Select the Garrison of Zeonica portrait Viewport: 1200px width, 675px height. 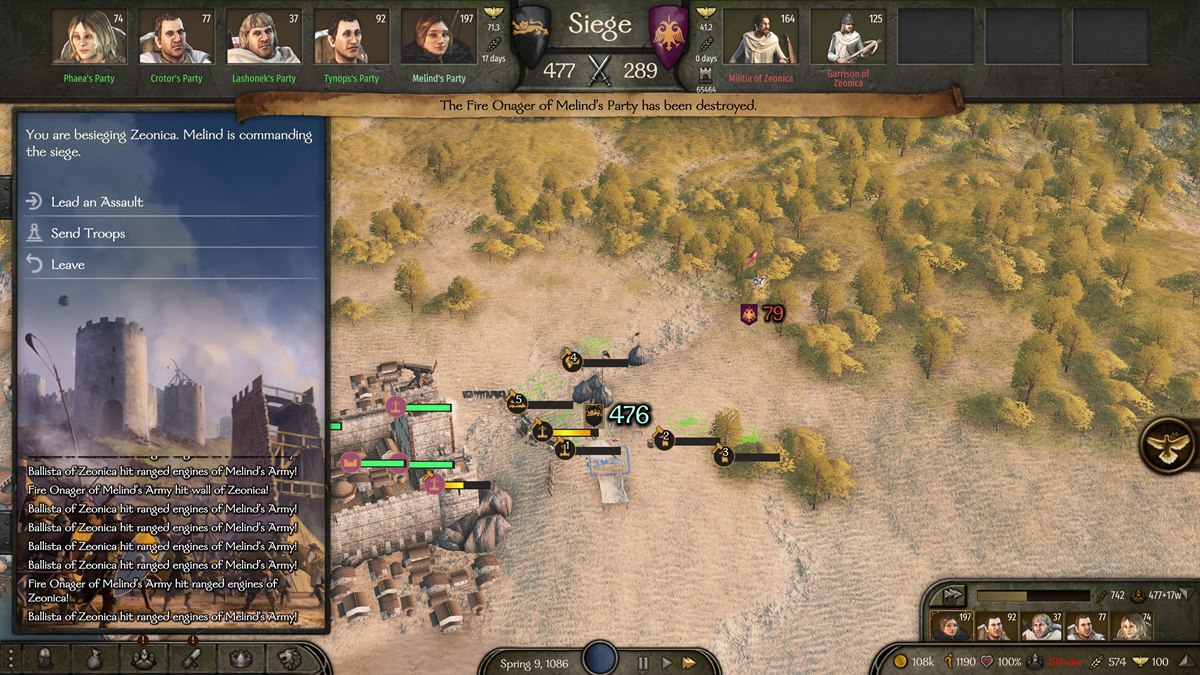848,38
